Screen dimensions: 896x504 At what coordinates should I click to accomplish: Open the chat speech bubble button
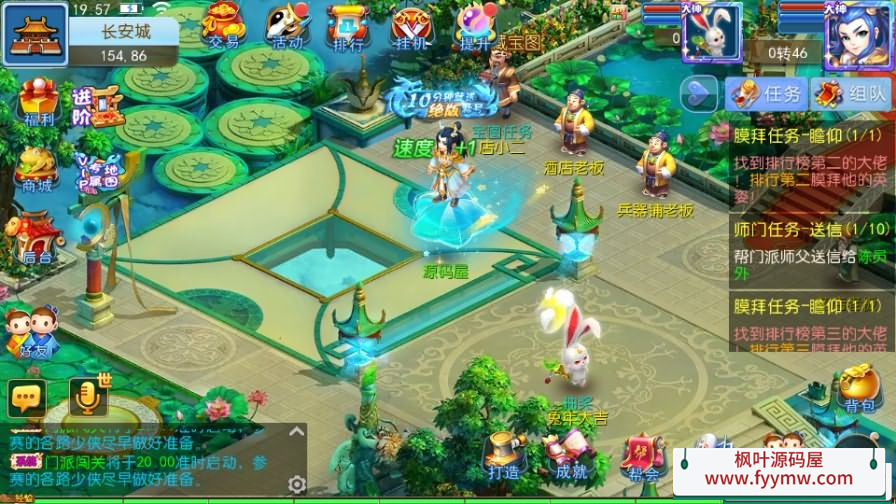pos(27,398)
